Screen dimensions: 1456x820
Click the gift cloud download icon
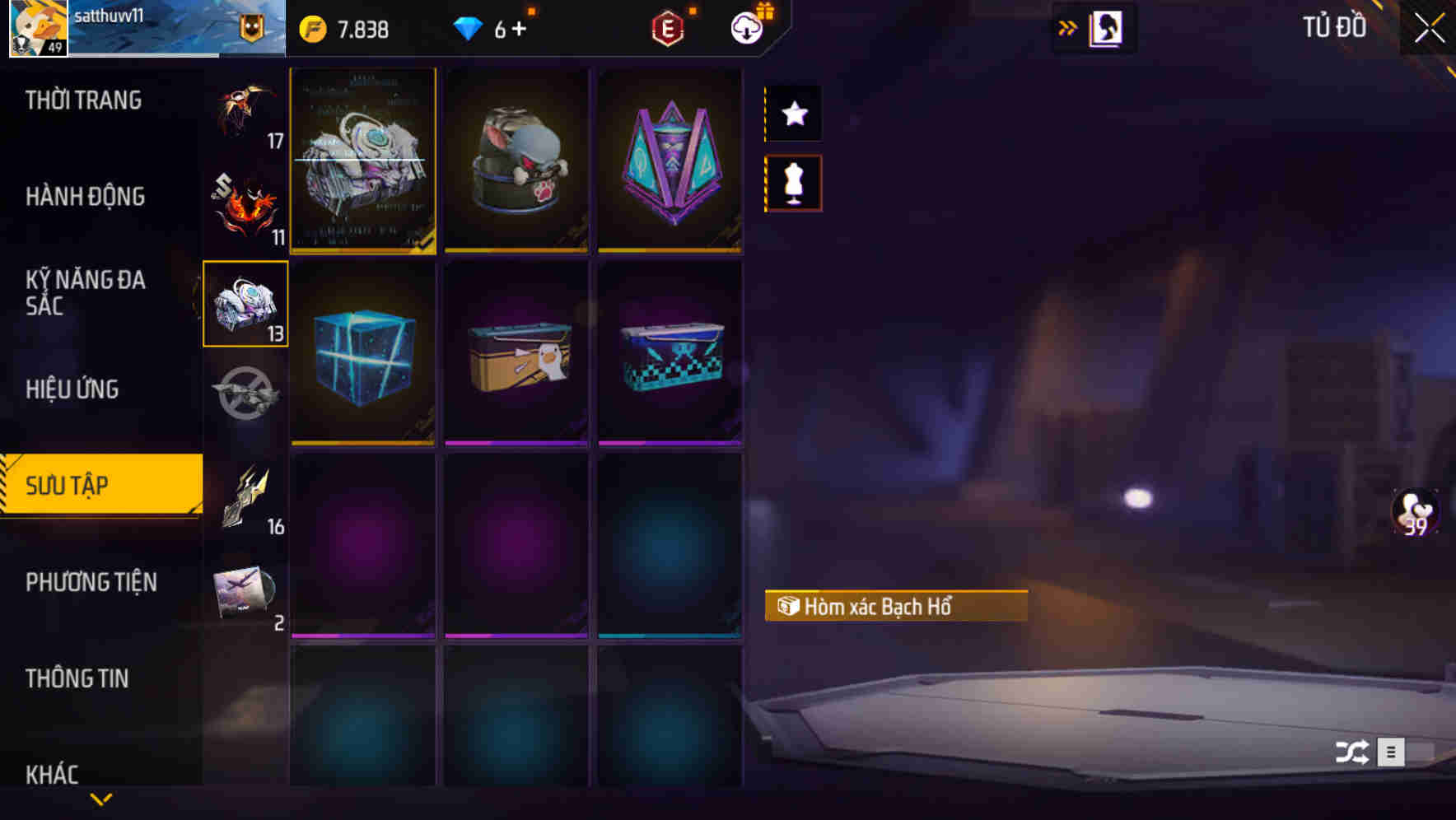(746, 27)
